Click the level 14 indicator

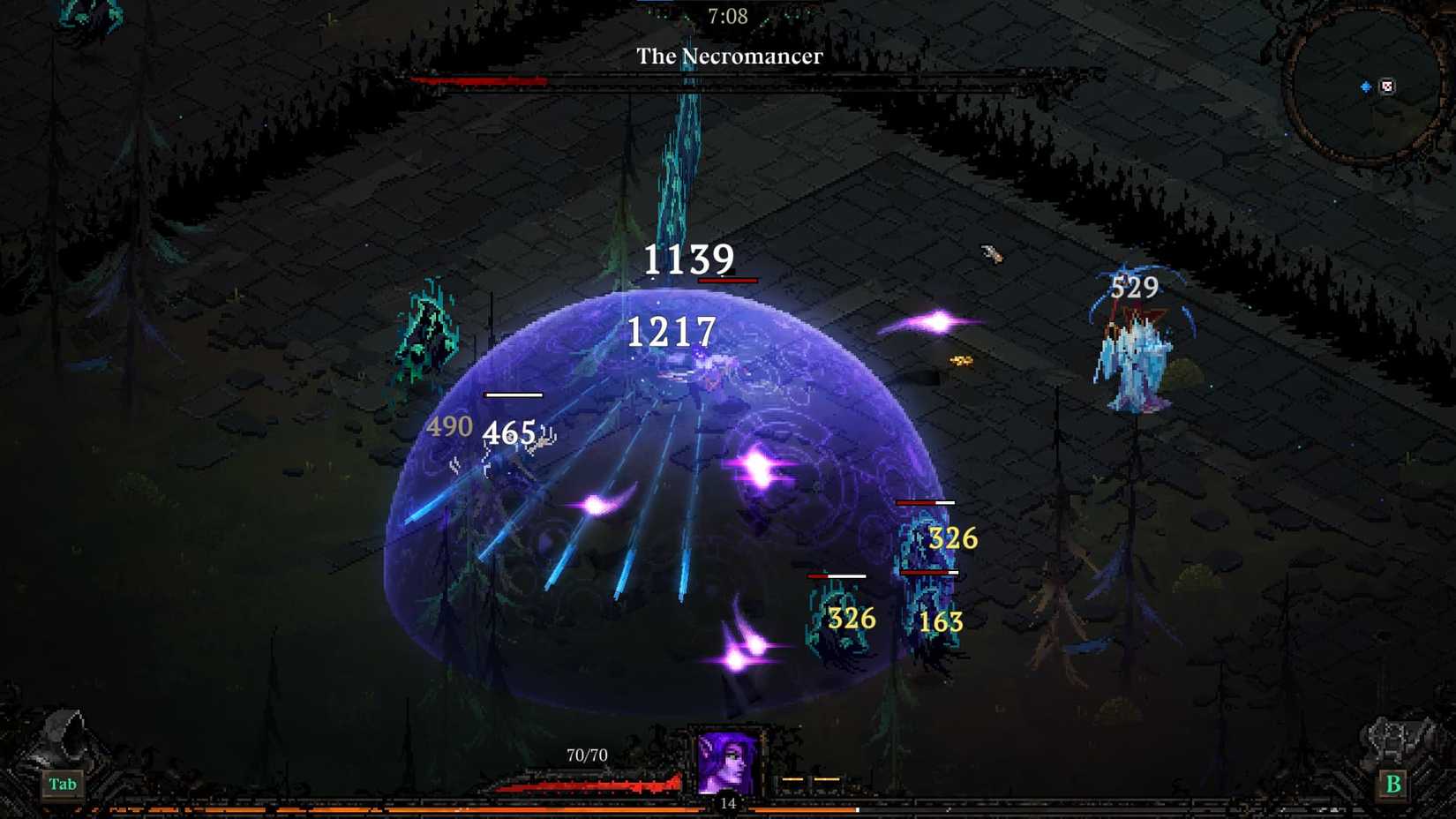(x=727, y=803)
